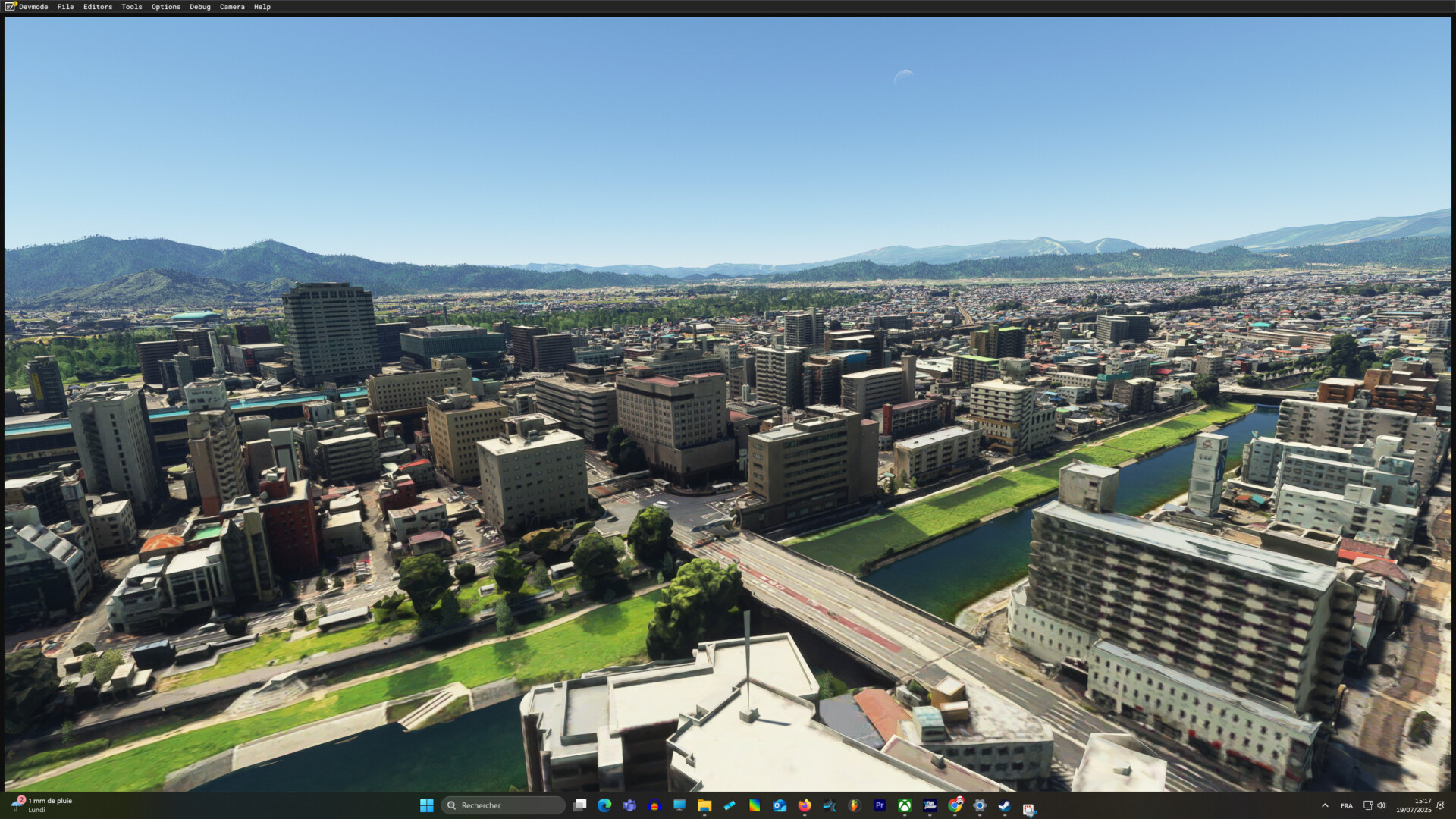
Task: Open the Camera menu
Action: [x=232, y=7]
